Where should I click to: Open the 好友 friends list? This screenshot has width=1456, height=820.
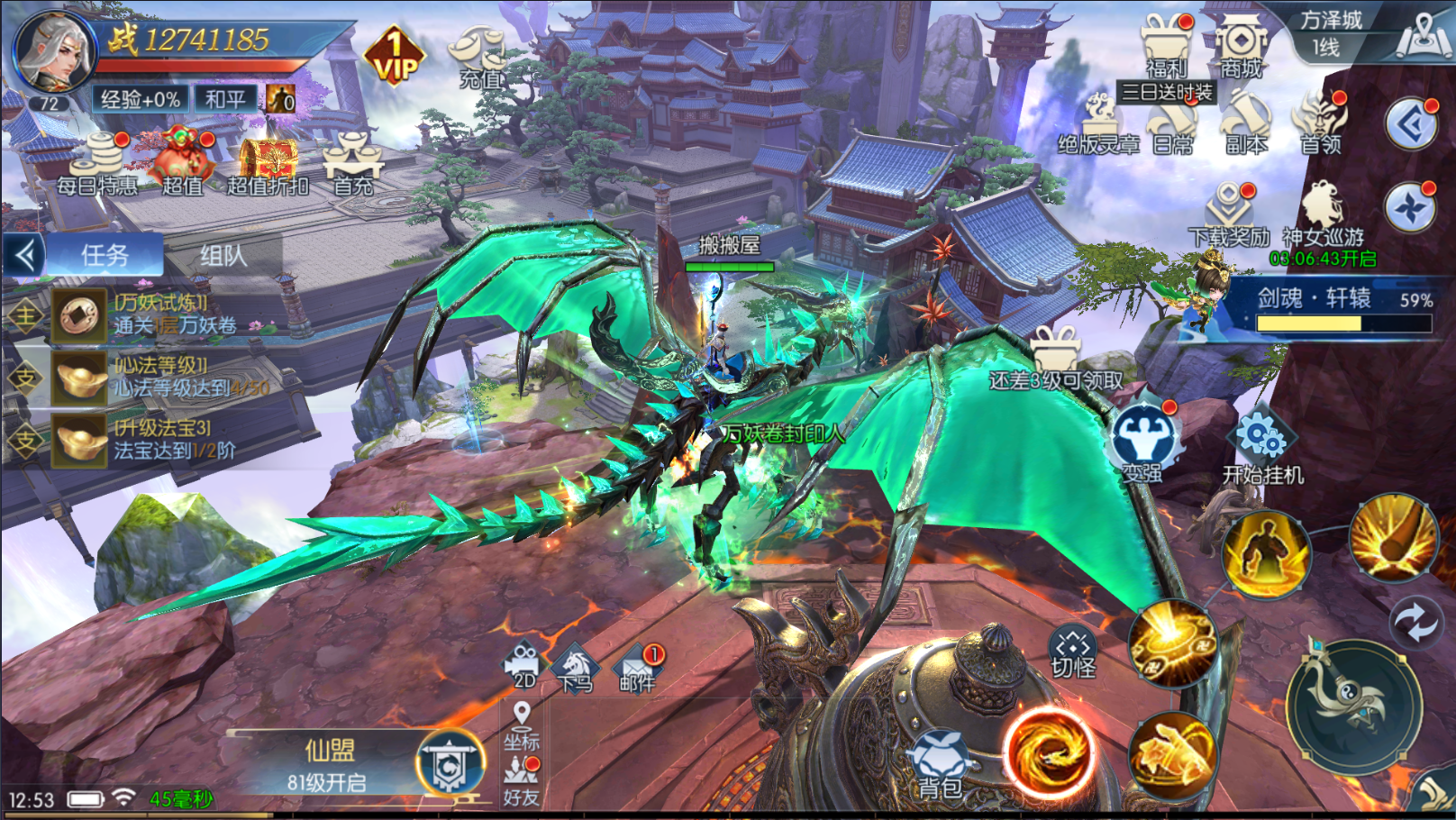click(x=521, y=782)
